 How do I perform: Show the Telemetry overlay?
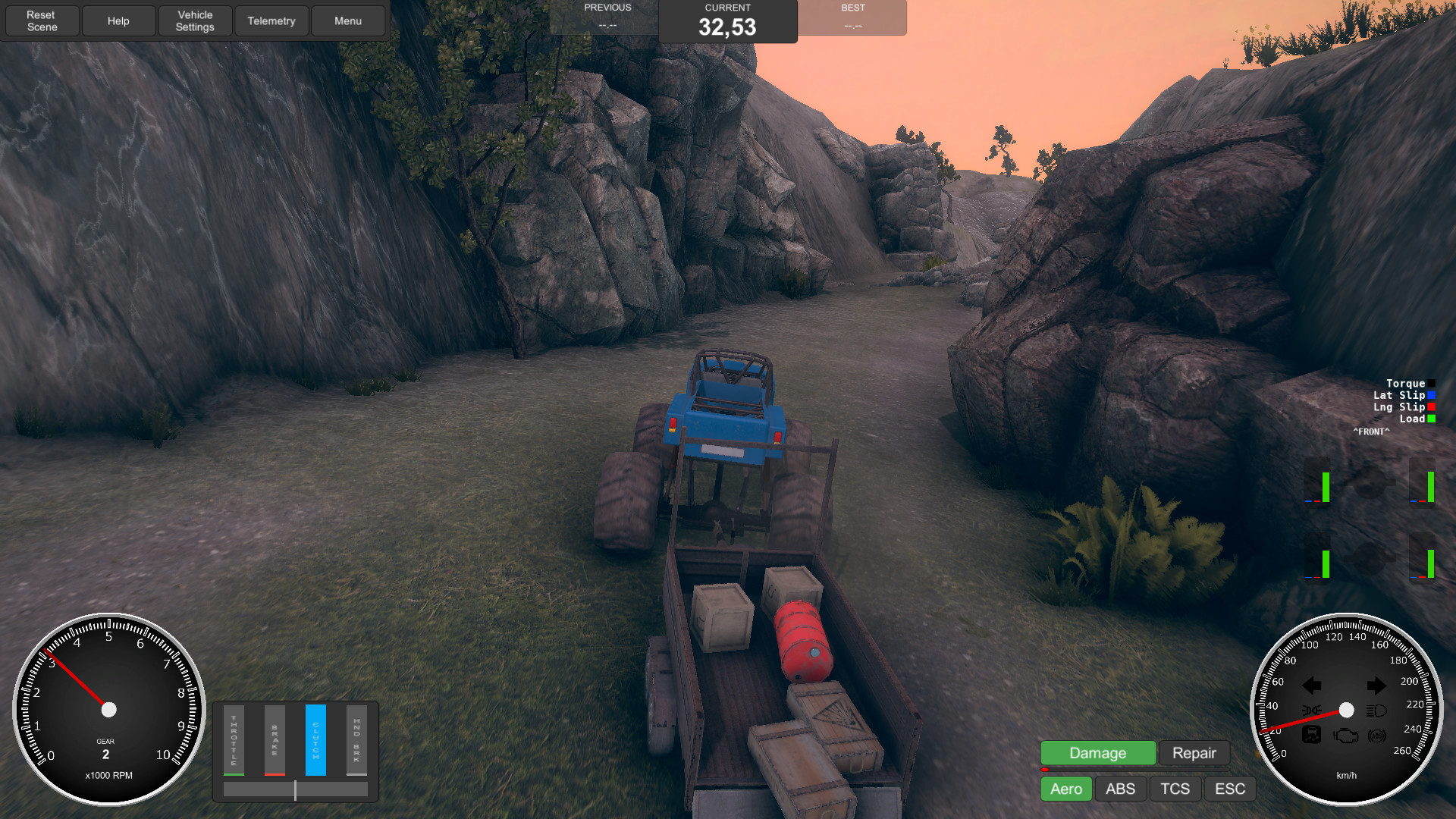(271, 20)
